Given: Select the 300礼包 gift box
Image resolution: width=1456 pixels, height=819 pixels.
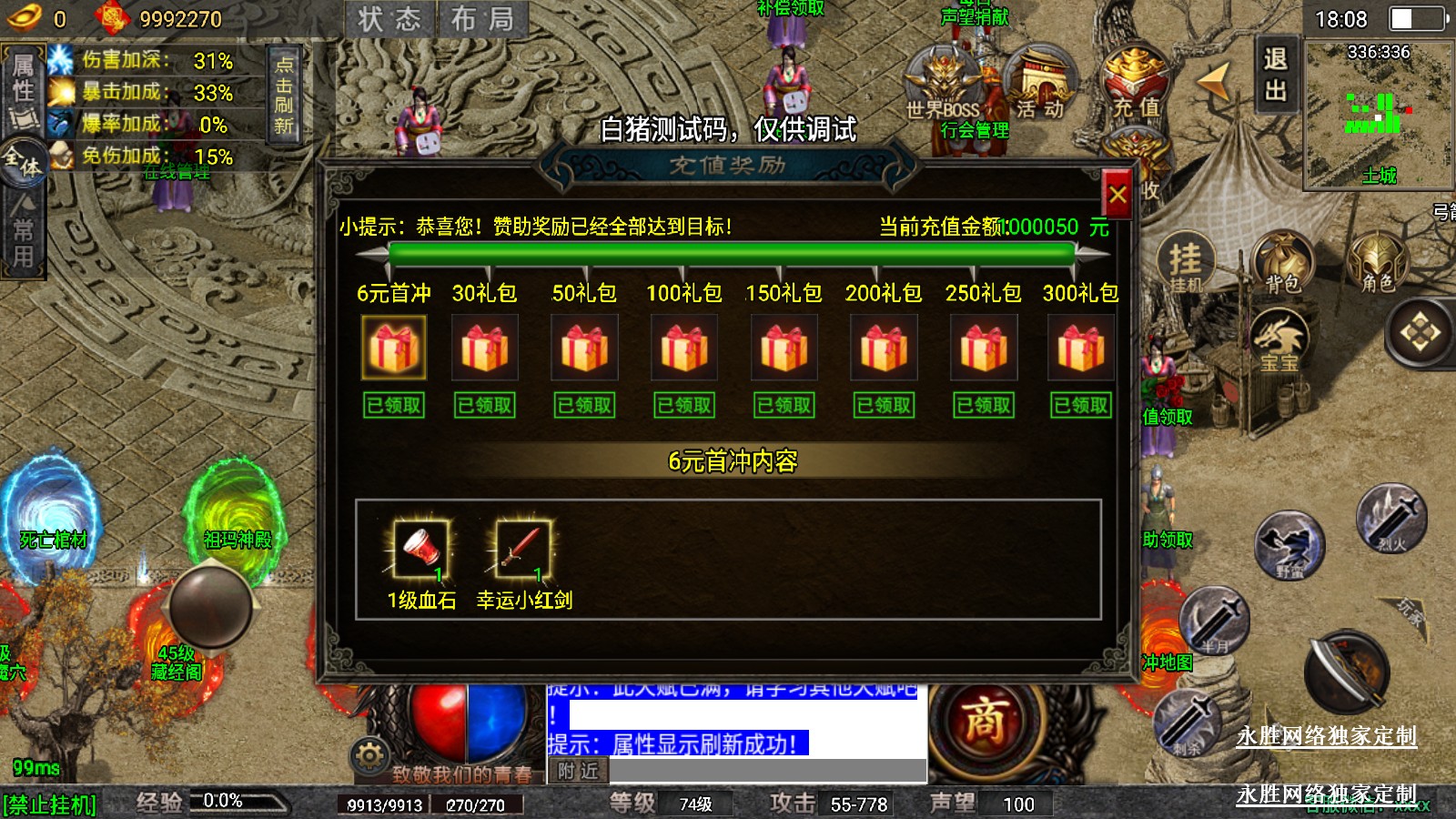Looking at the screenshot, I should (x=1080, y=347).
